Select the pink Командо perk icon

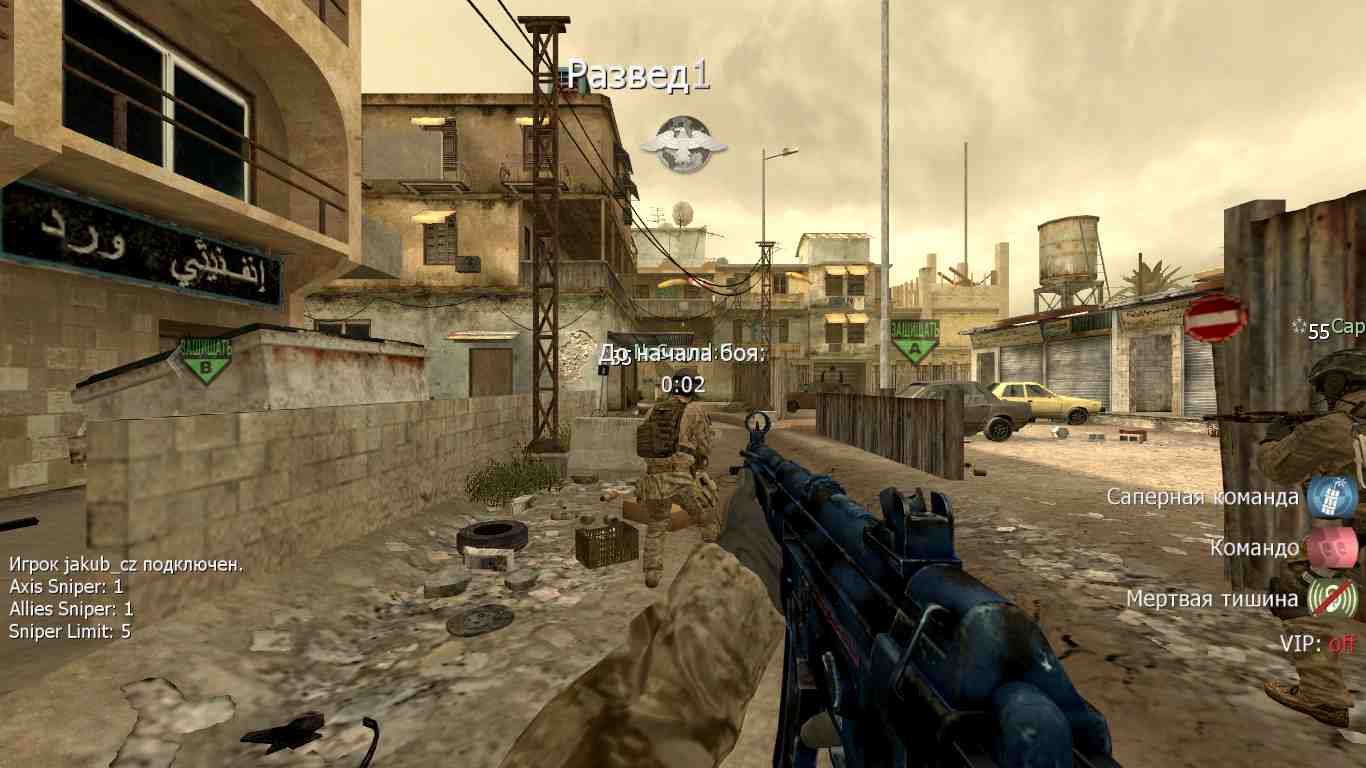[1332, 547]
